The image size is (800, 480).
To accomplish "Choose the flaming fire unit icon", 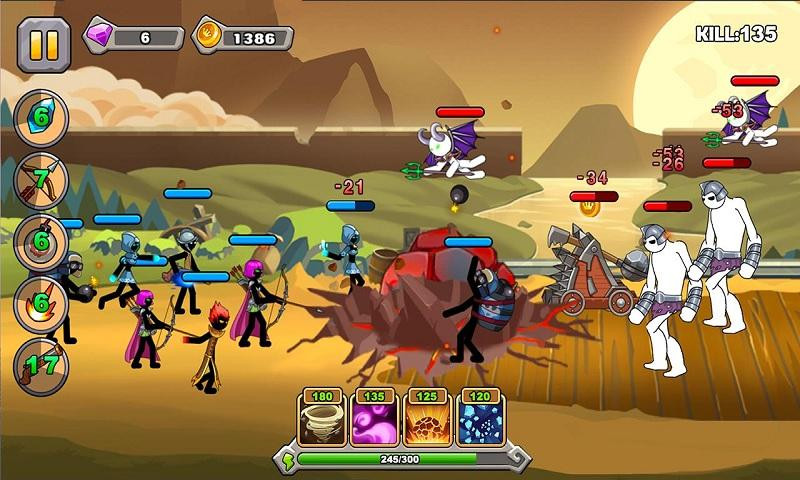I will point(41,304).
